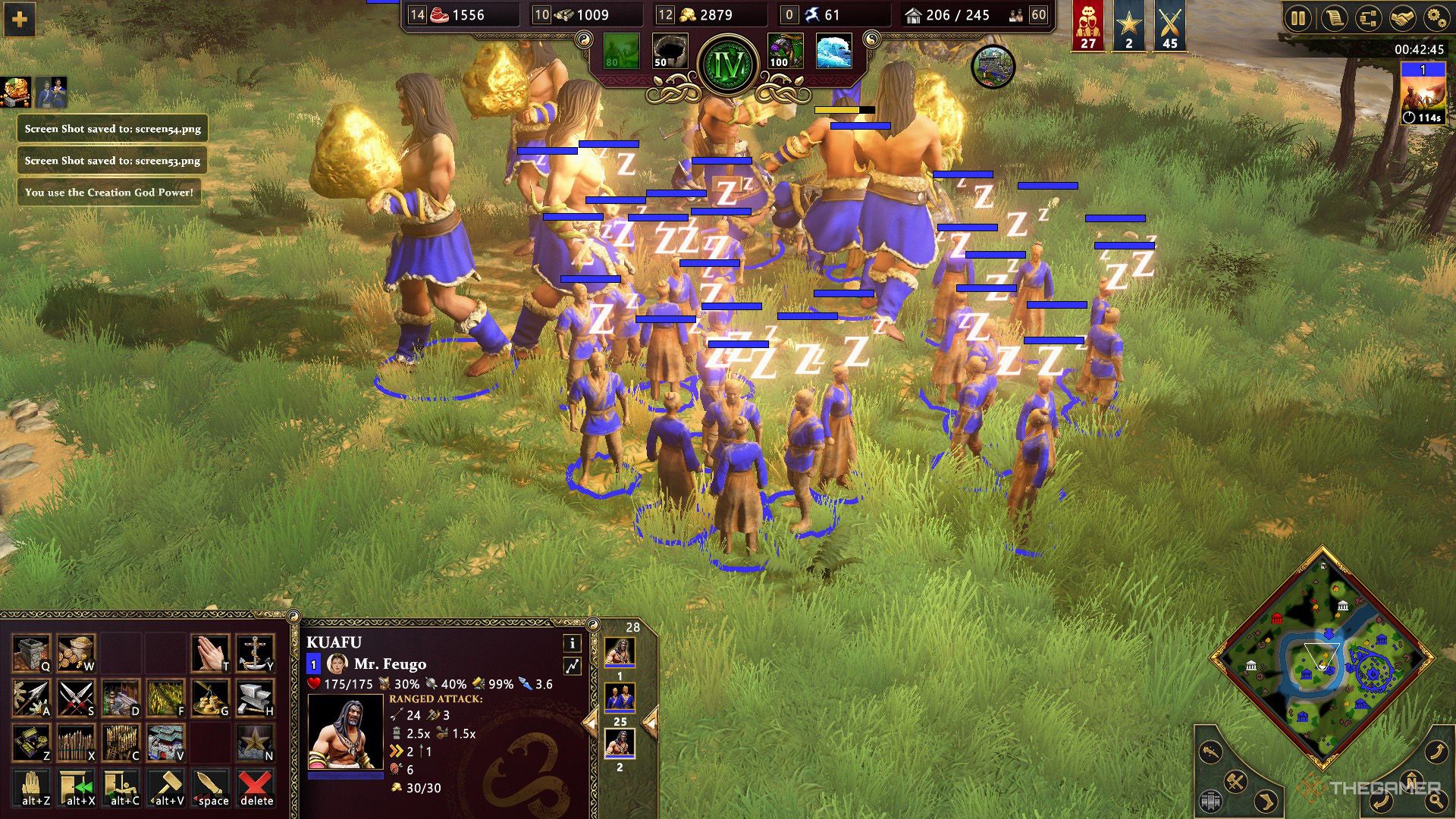The height and width of the screenshot is (819, 1456).
Task: Activate the Stop hand command (alt+Z)
Action: tap(32, 786)
